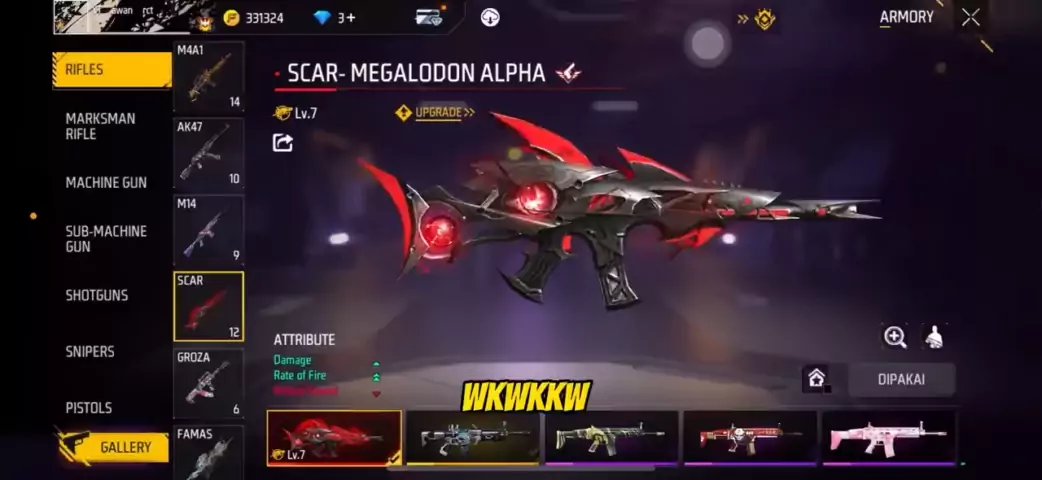Select the M4A1 weapon tile

(208, 76)
